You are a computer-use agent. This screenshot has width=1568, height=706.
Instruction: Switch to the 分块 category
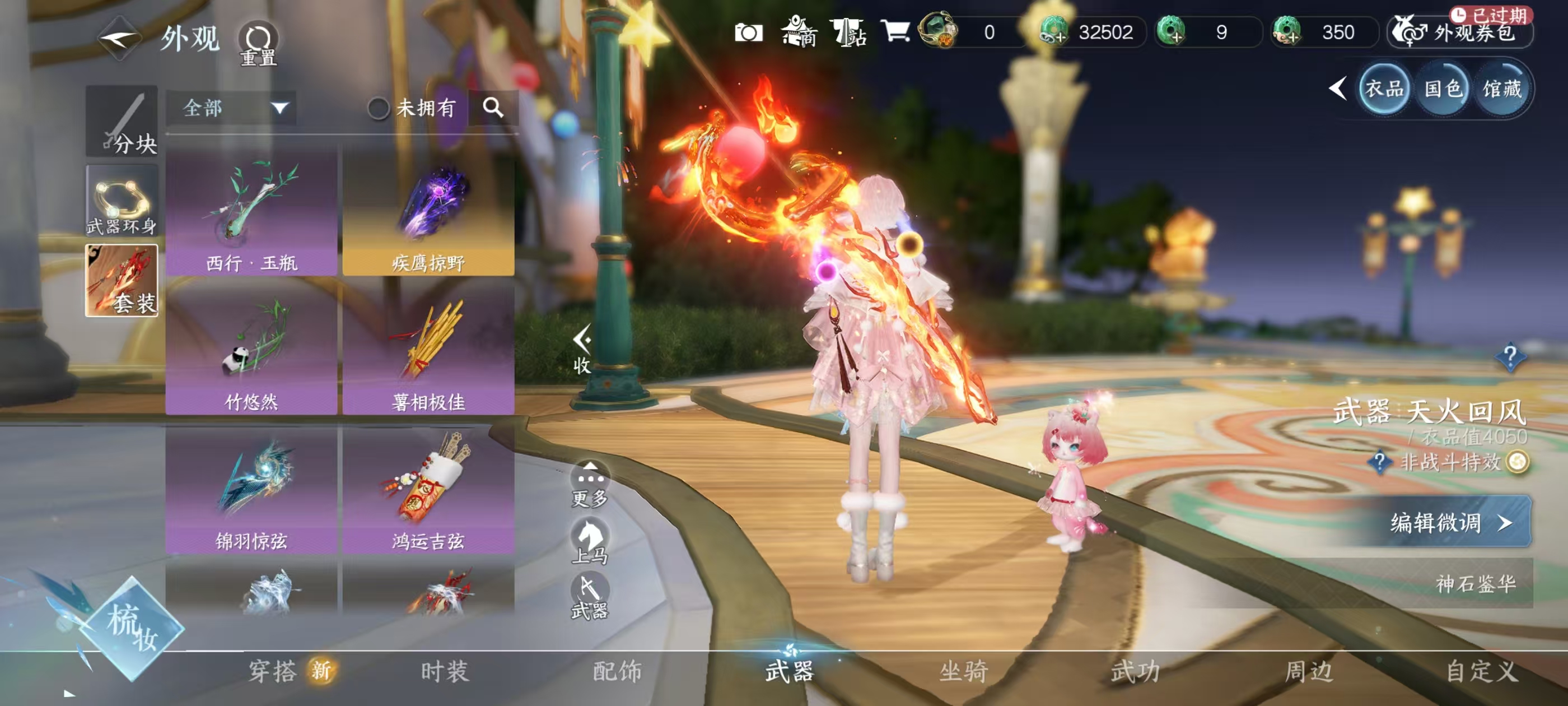point(122,122)
